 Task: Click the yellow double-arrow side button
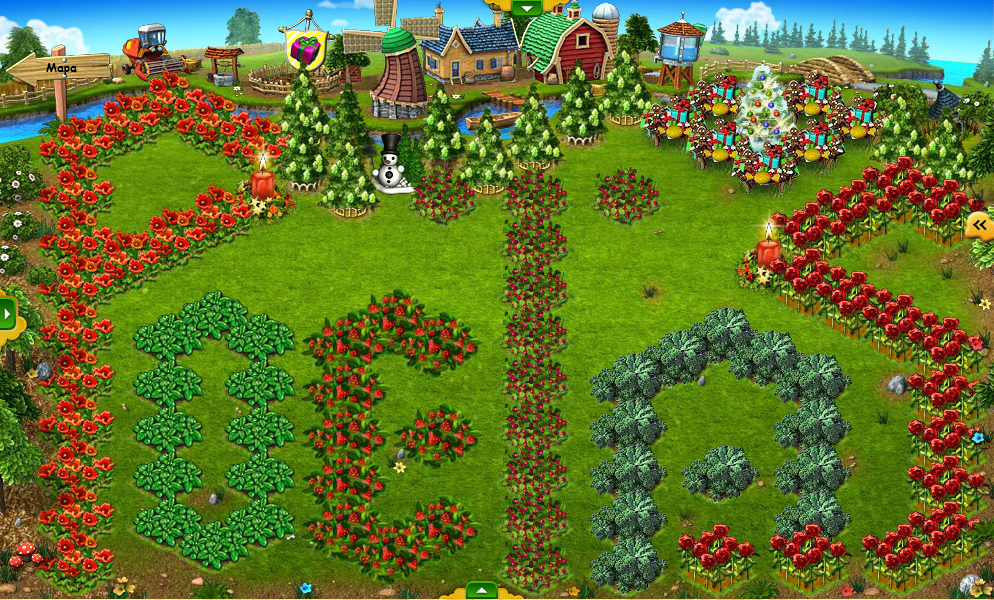(980, 226)
